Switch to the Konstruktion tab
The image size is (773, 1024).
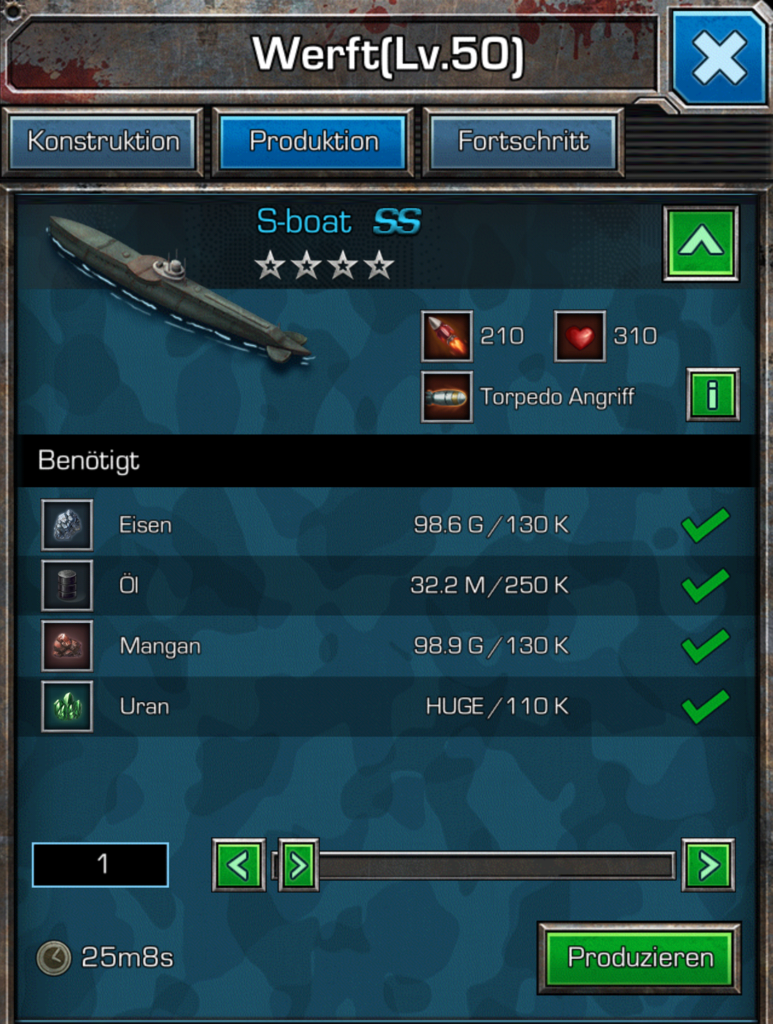coord(103,142)
